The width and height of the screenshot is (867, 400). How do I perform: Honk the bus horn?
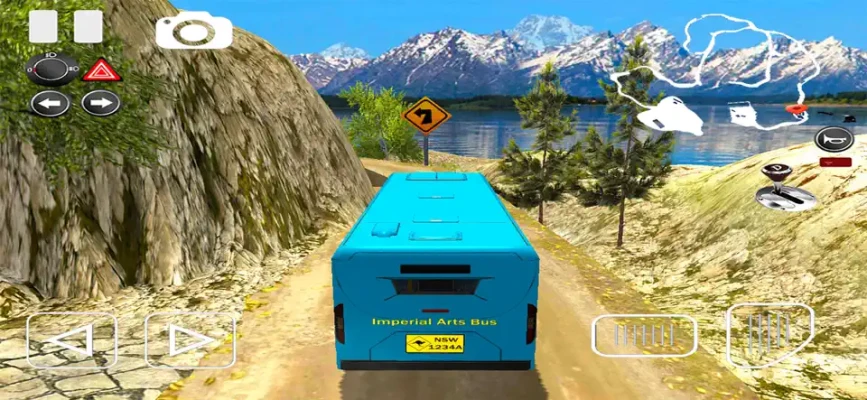832,140
